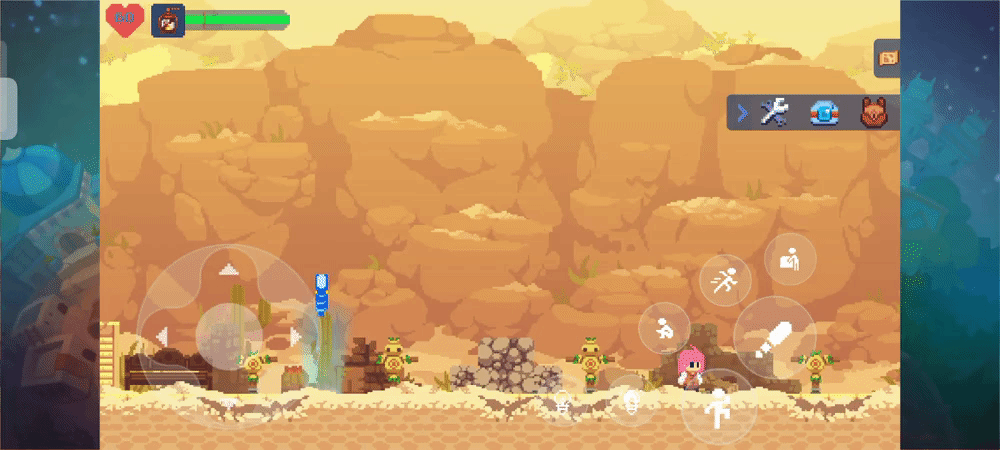
Task: Collapse the toolbar with the blue arrow
Action: click(x=742, y=113)
